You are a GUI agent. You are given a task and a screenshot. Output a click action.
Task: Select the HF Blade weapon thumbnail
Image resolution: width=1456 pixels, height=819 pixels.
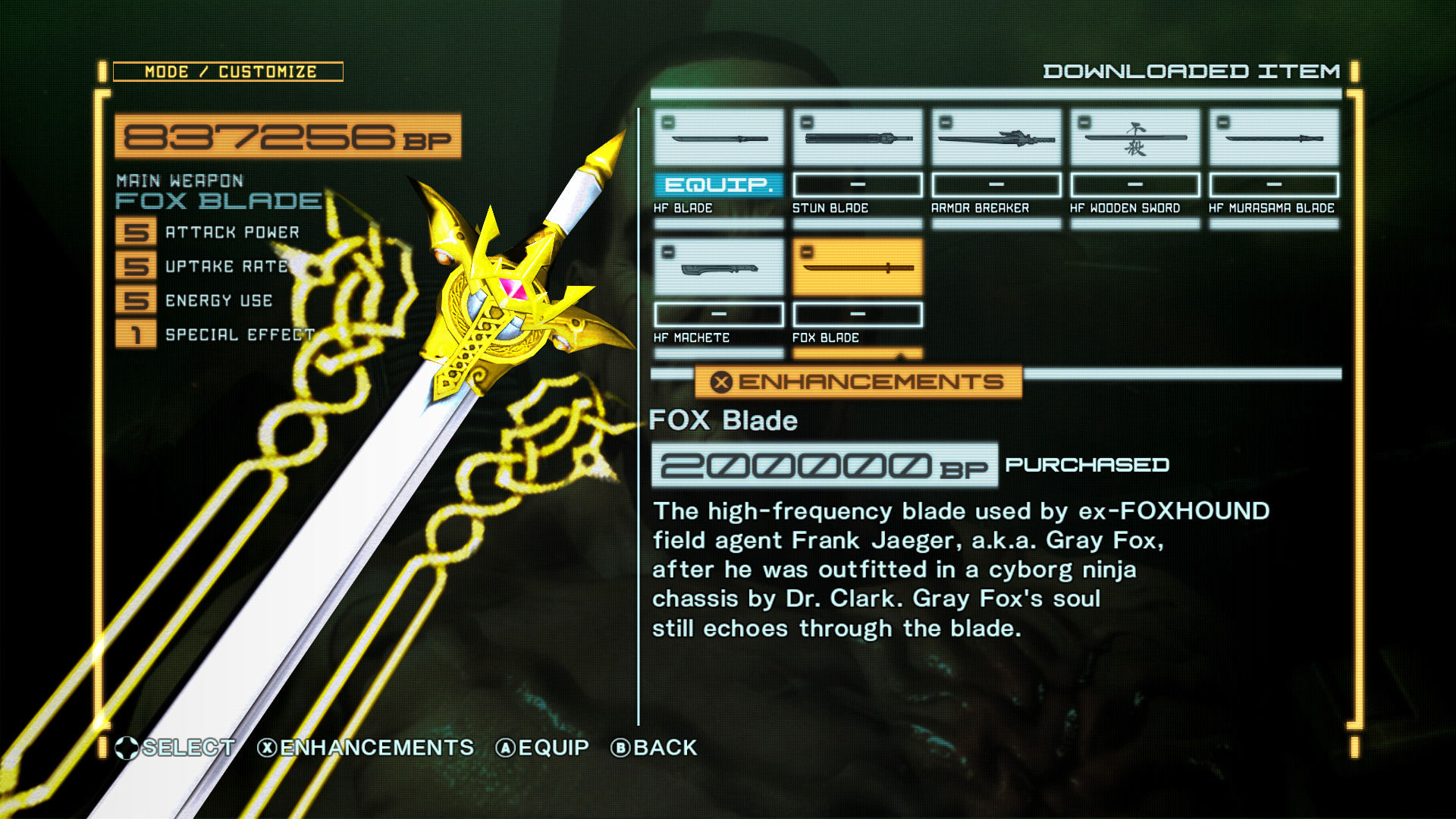pyautogui.click(x=718, y=138)
